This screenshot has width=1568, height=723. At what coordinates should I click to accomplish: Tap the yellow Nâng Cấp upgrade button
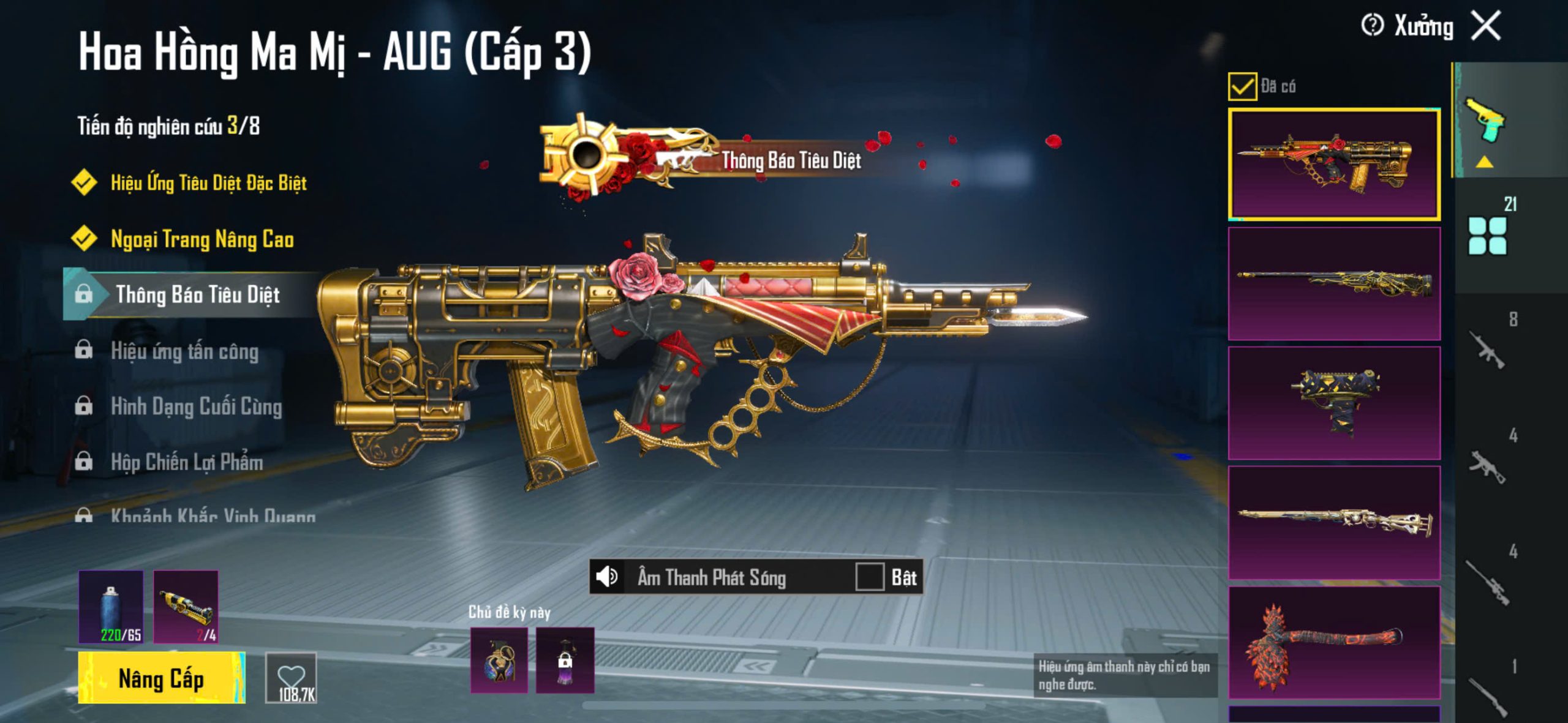162,678
